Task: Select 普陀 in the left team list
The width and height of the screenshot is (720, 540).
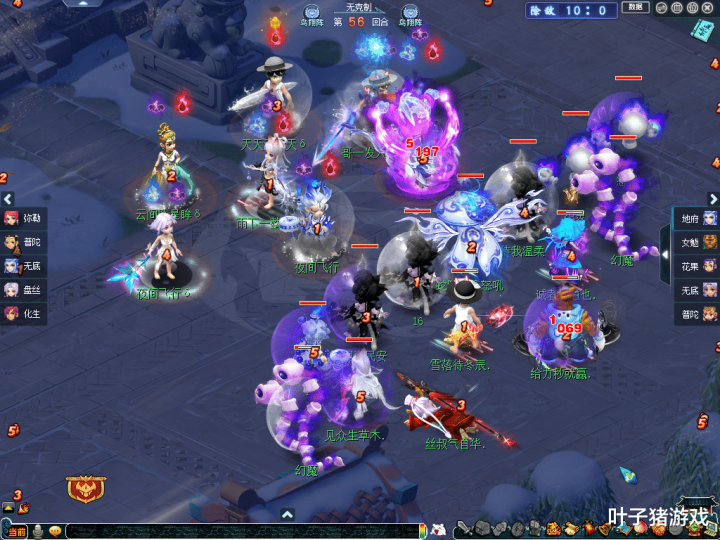Action: pos(24,242)
